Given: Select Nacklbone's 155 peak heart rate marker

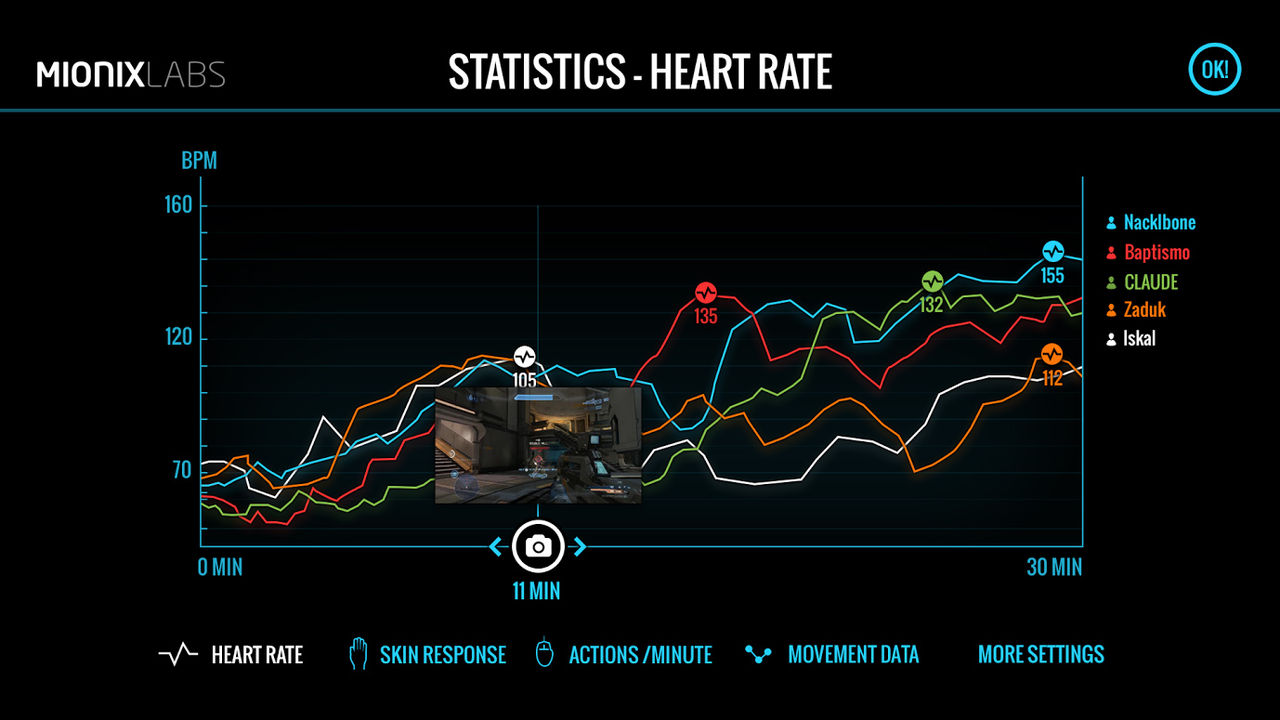Looking at the screenshot, I should pyautogui.click(x=1053, y=252).
